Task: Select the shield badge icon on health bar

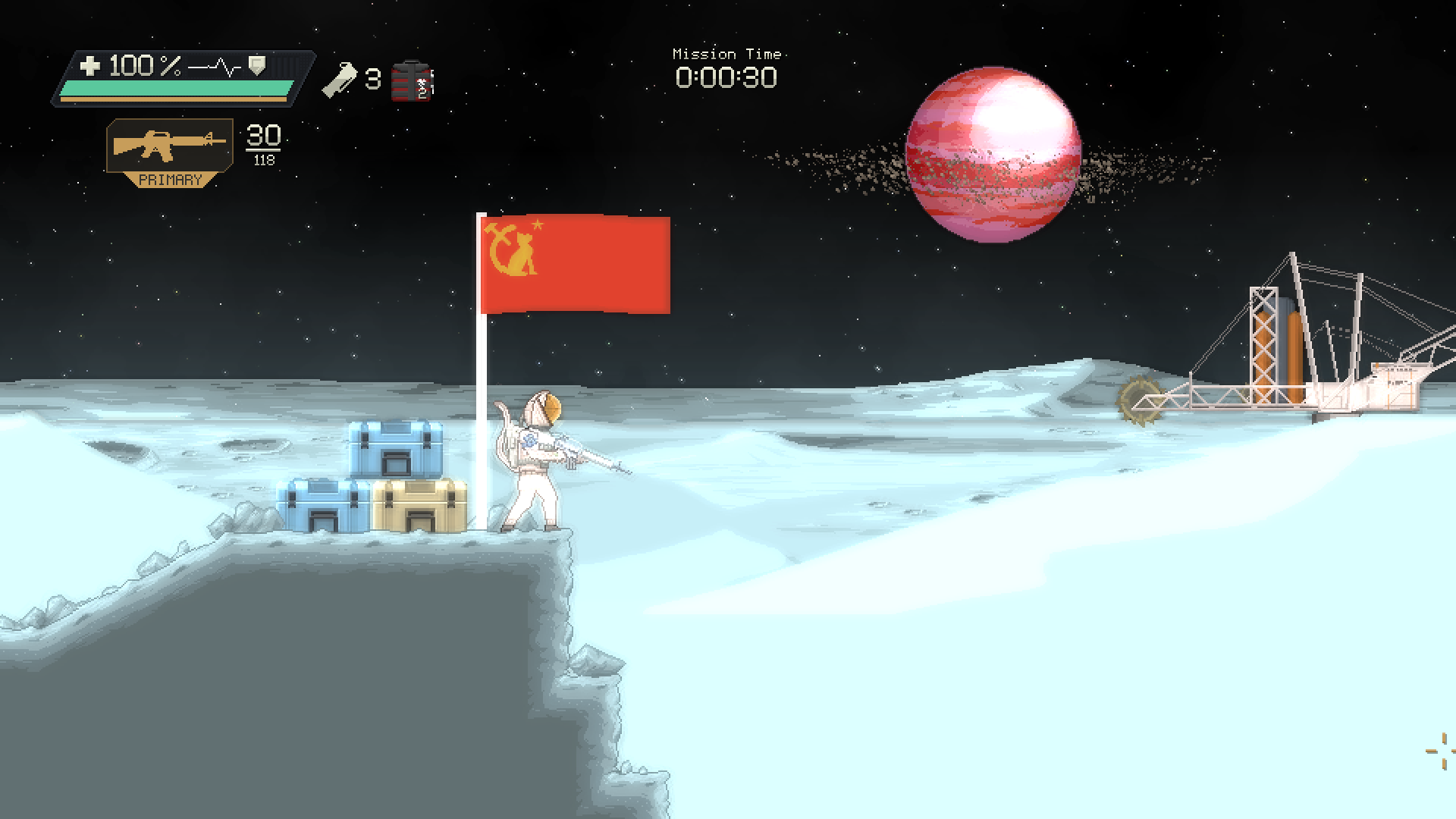Action: [256, 67]
